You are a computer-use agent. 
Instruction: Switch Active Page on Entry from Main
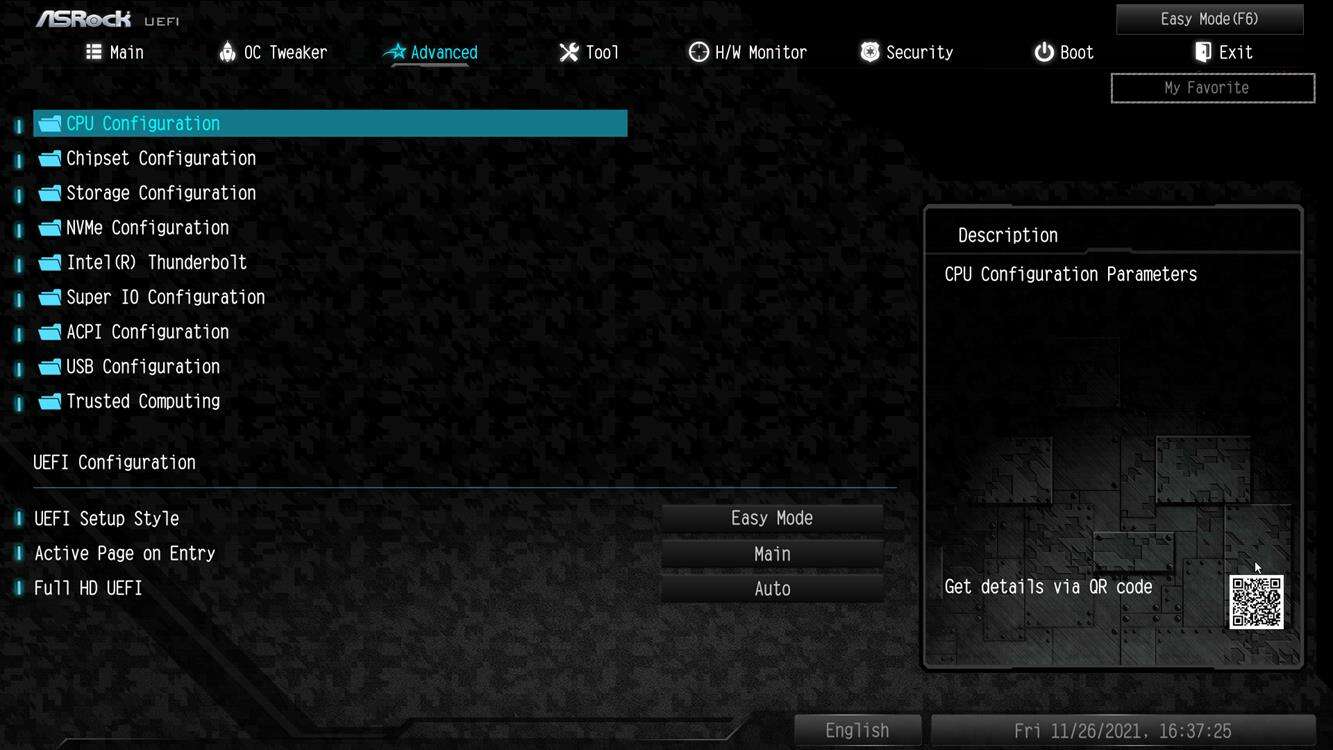point(771,553)
